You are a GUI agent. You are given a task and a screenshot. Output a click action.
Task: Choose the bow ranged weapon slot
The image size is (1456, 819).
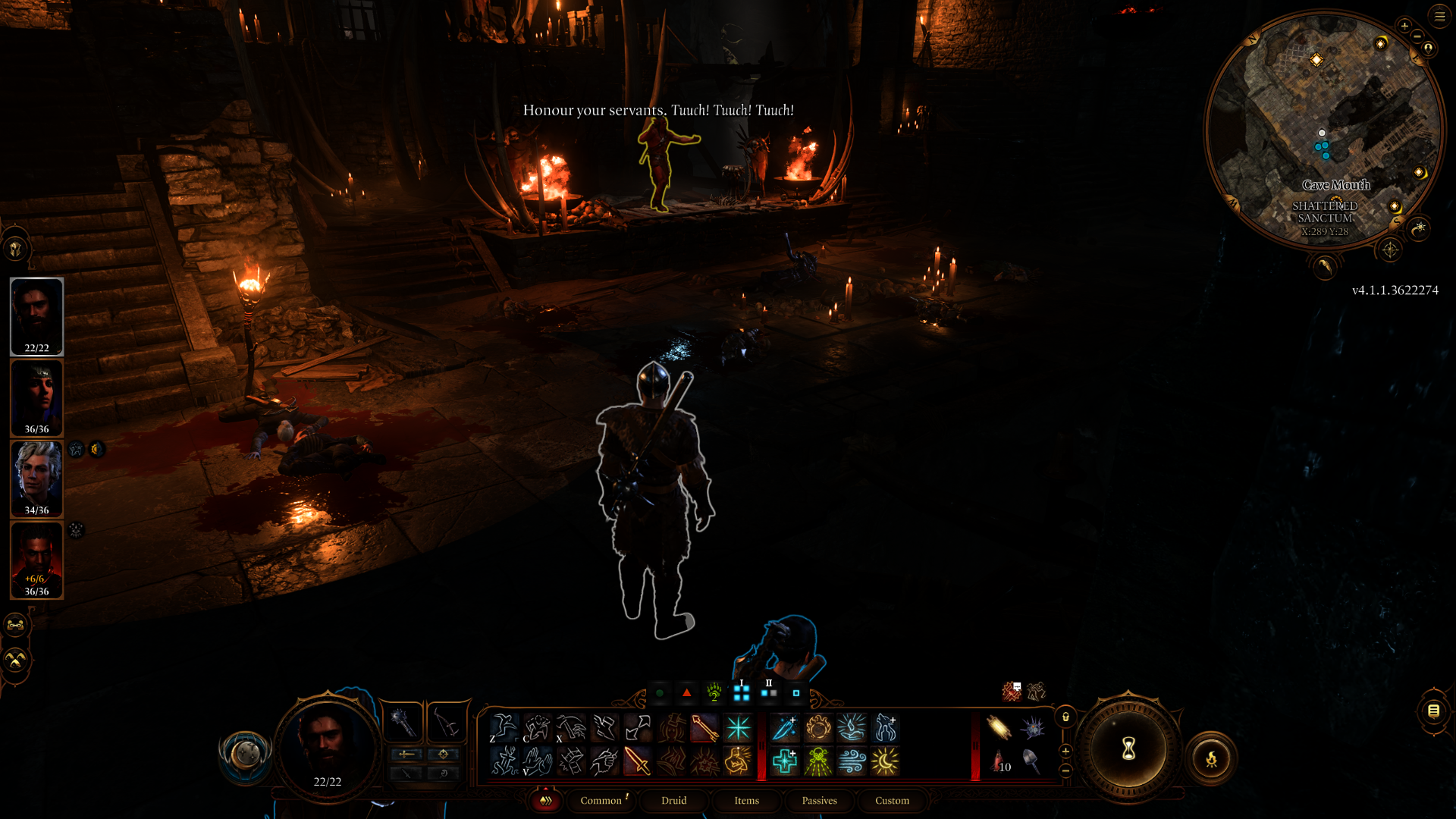446,723
